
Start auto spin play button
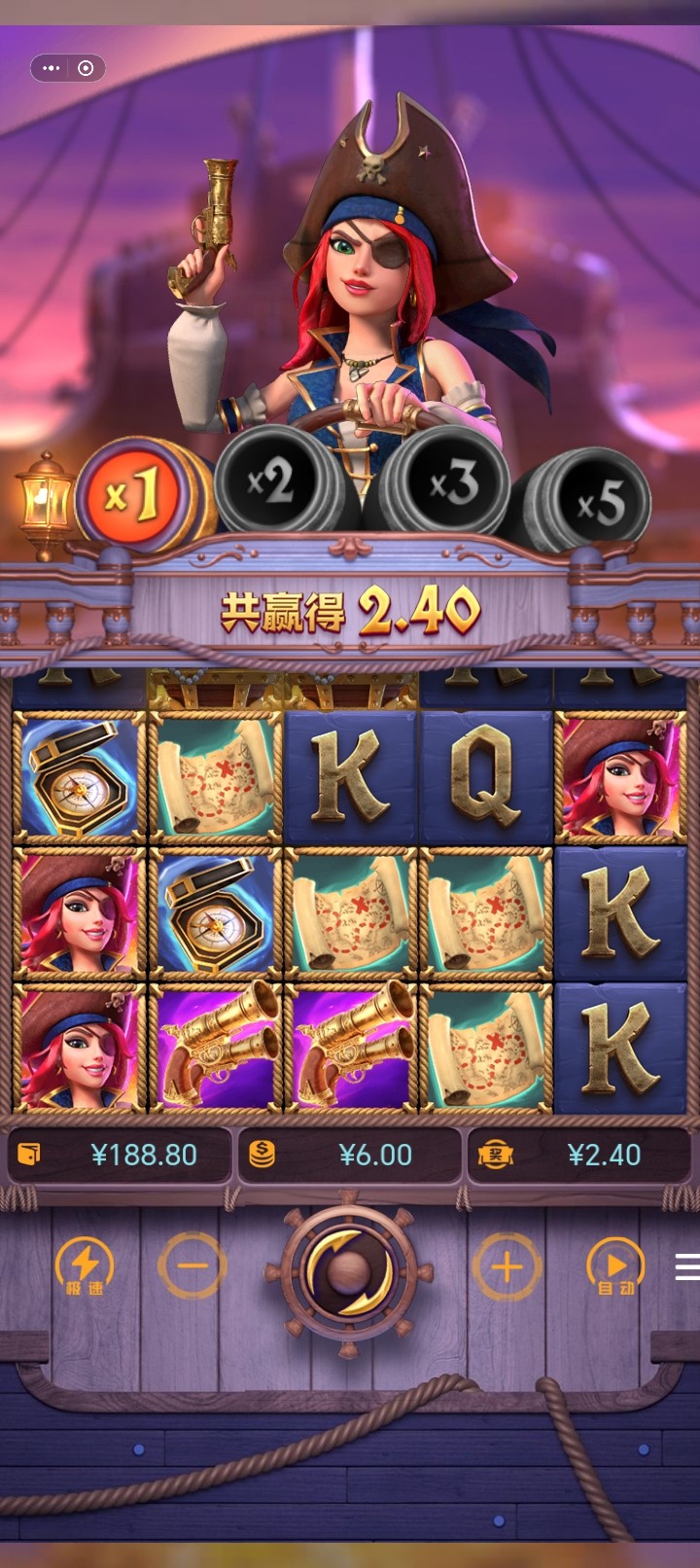point(615,1267)
